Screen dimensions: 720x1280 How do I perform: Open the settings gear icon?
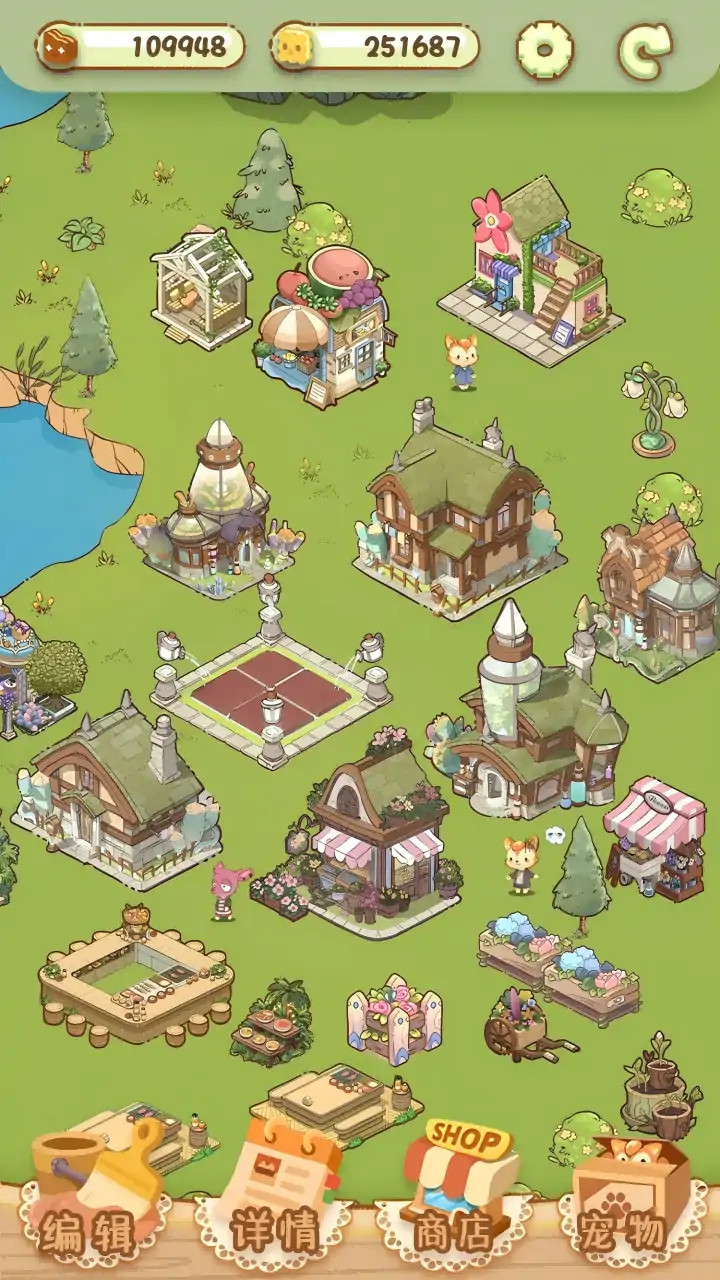click(545, 48)
